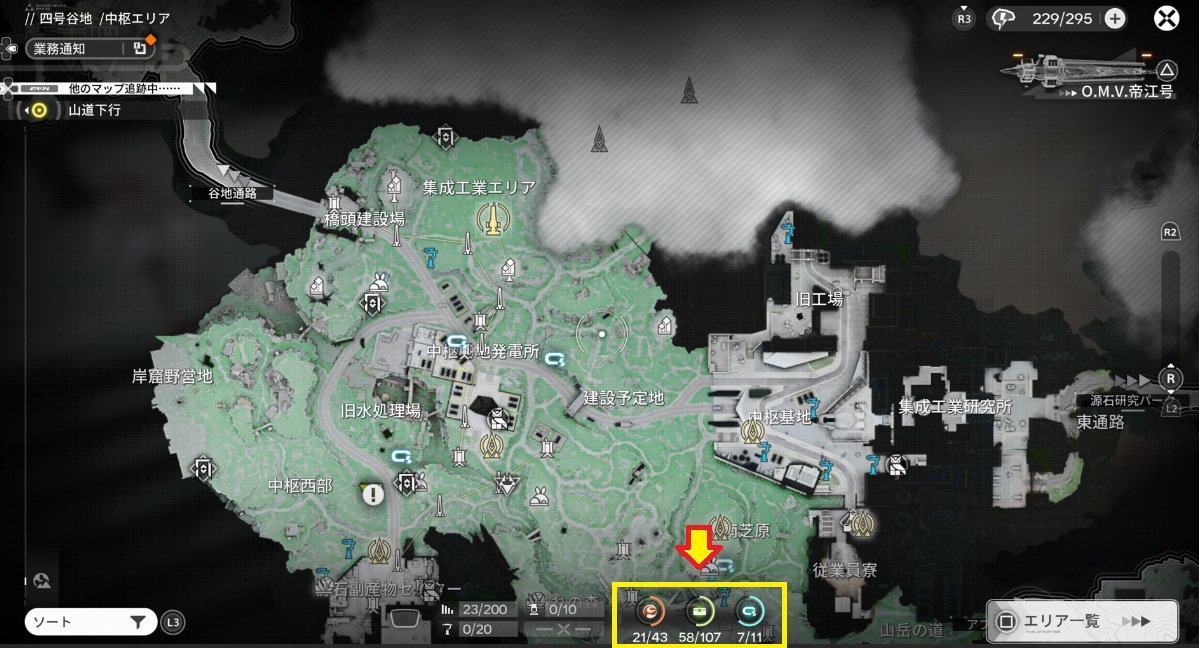Close the map screen
Viewport: 1199px width, 648px height.
[x=1167, y=18]
